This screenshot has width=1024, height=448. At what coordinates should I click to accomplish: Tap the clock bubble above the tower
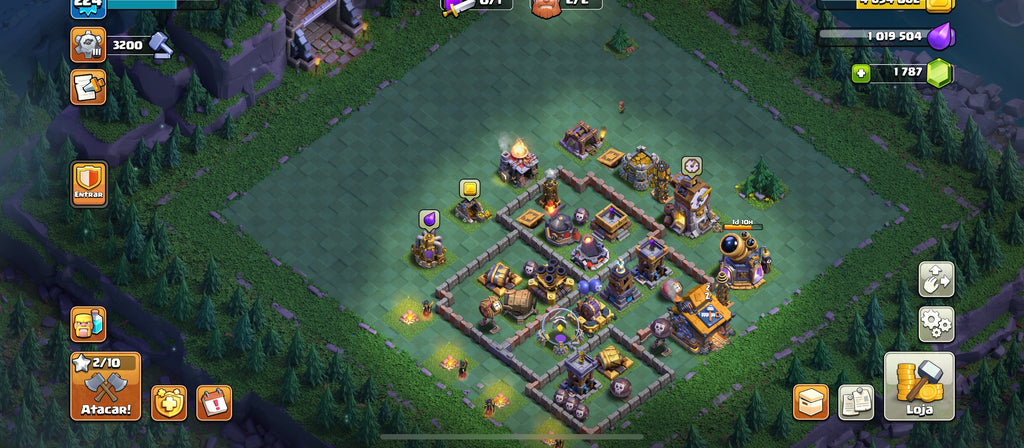691,165
